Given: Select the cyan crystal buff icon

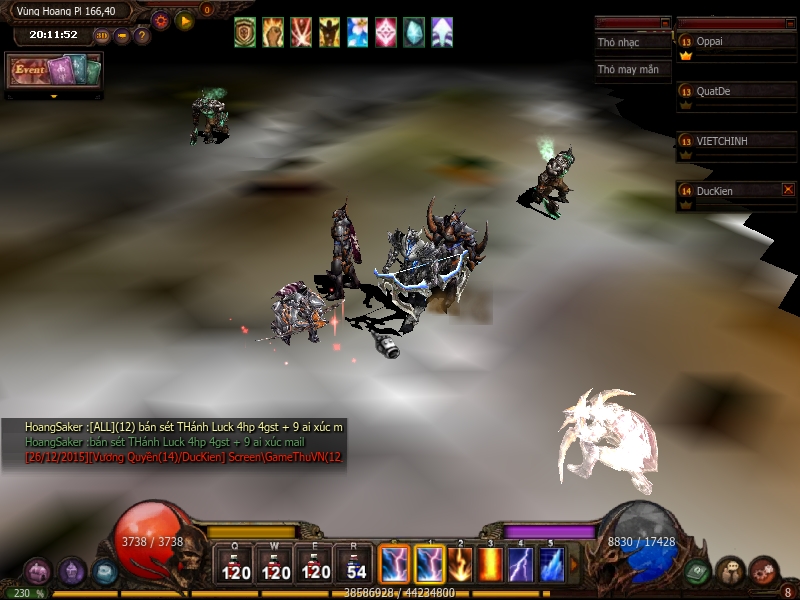Looking at the screenshot, I should click(x=414, y=32).
